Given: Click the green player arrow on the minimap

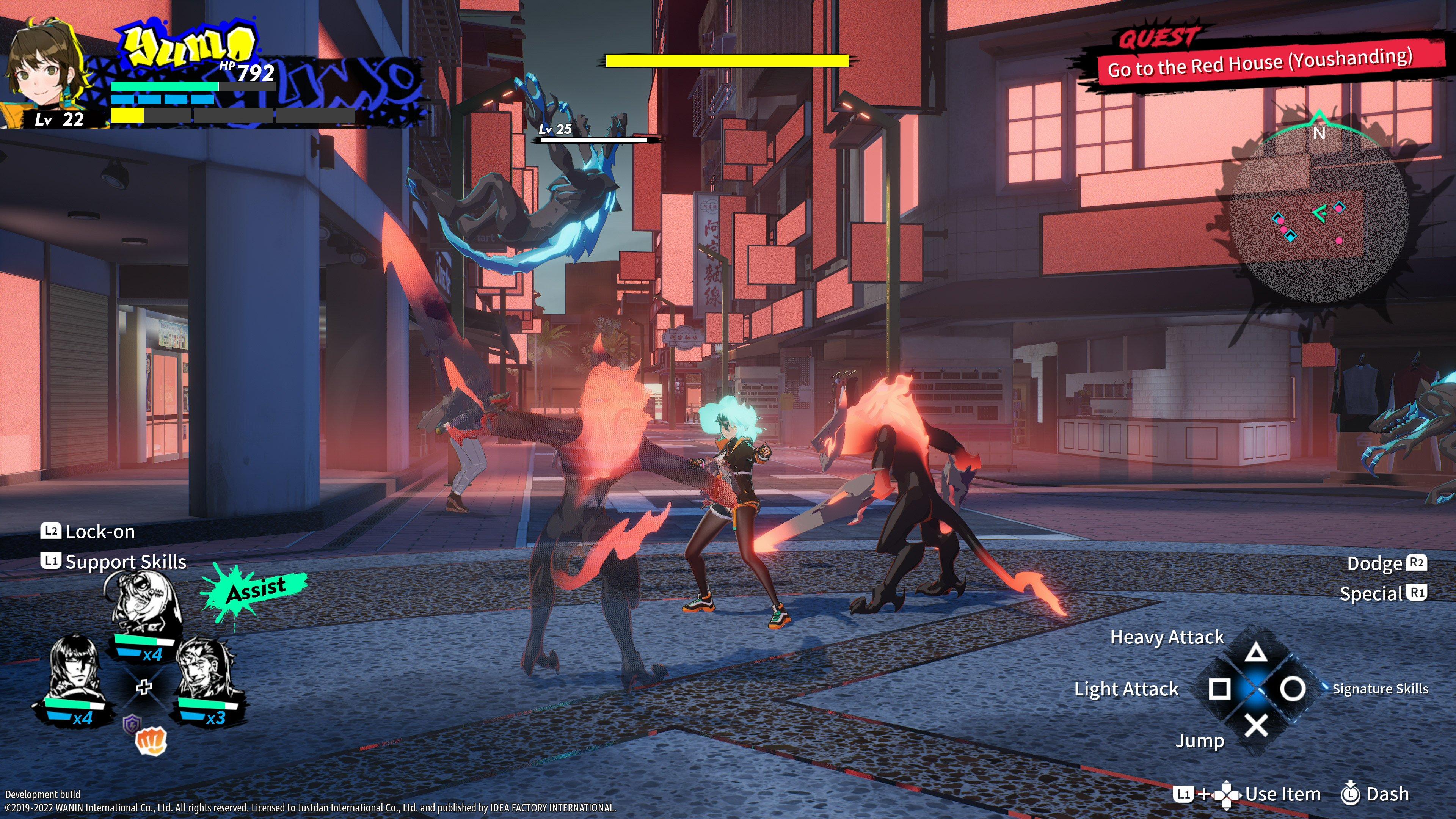Looking at the screenshot, I should pyautogui.click(x=1320, y=213).
